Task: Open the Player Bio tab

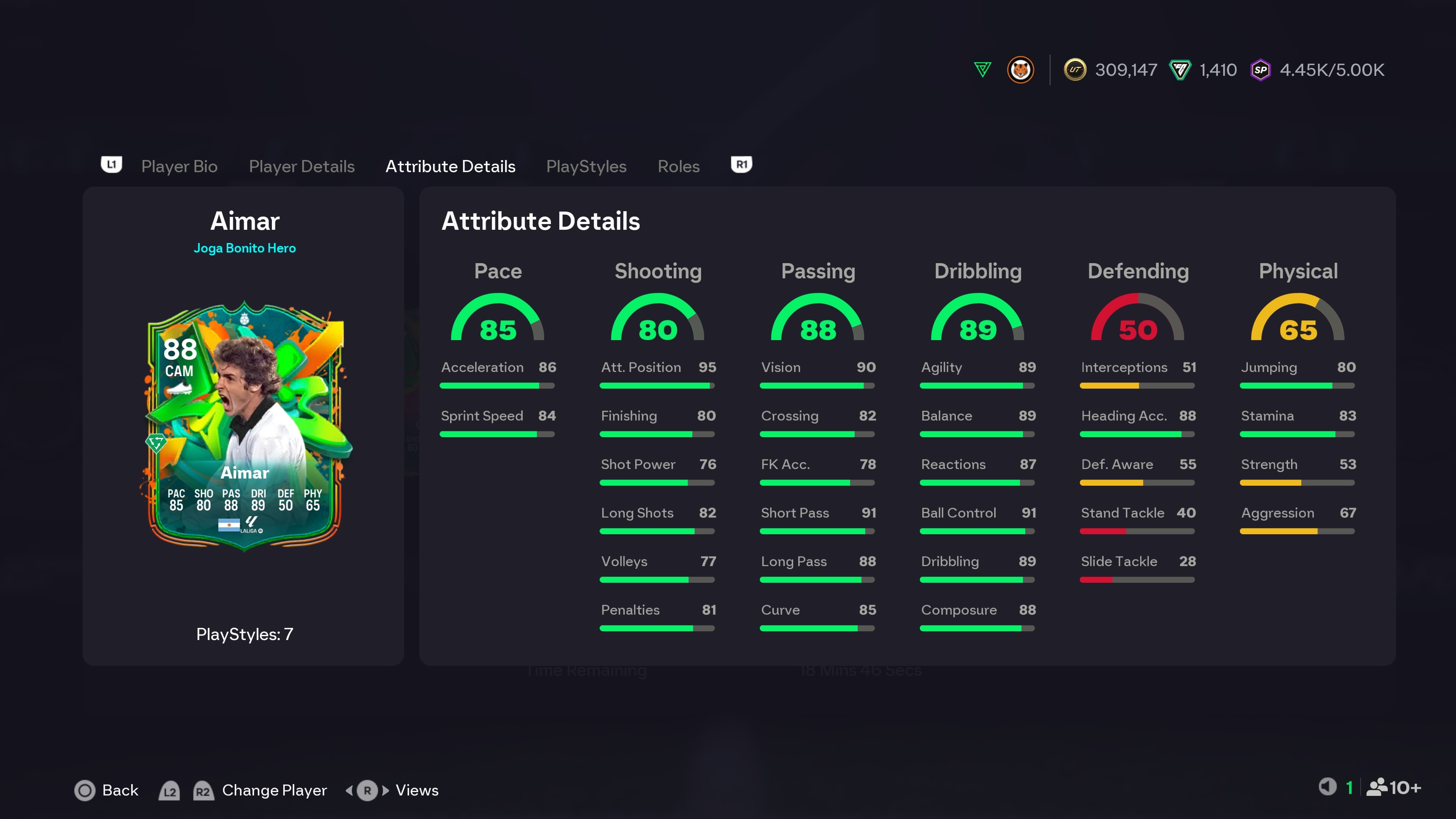Action: coord(179,166)
